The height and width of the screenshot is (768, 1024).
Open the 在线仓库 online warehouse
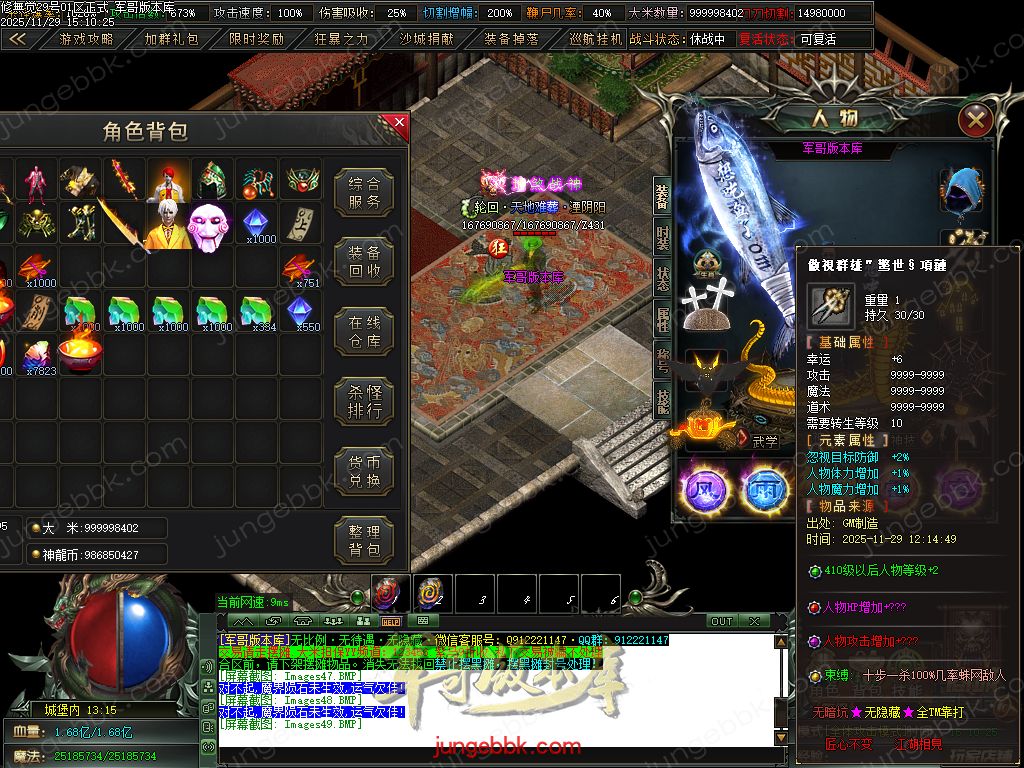pos(364,332)
